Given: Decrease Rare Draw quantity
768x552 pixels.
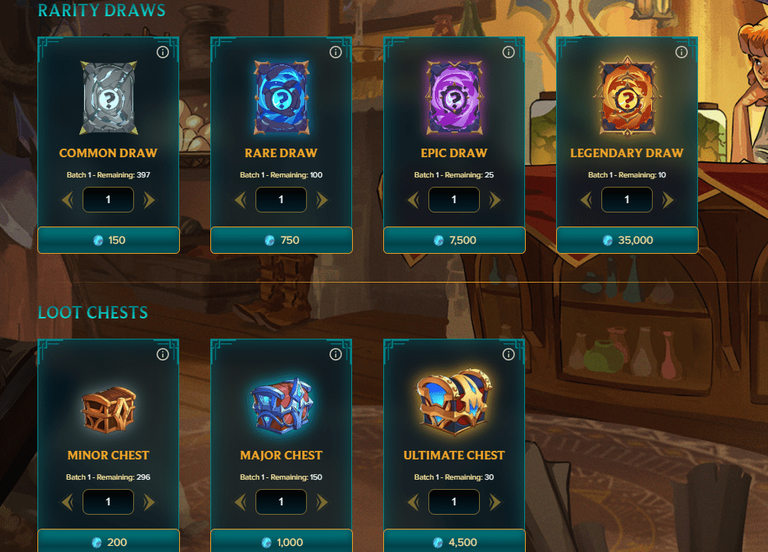Looking at the screenshot, I should tap(240, 200).
